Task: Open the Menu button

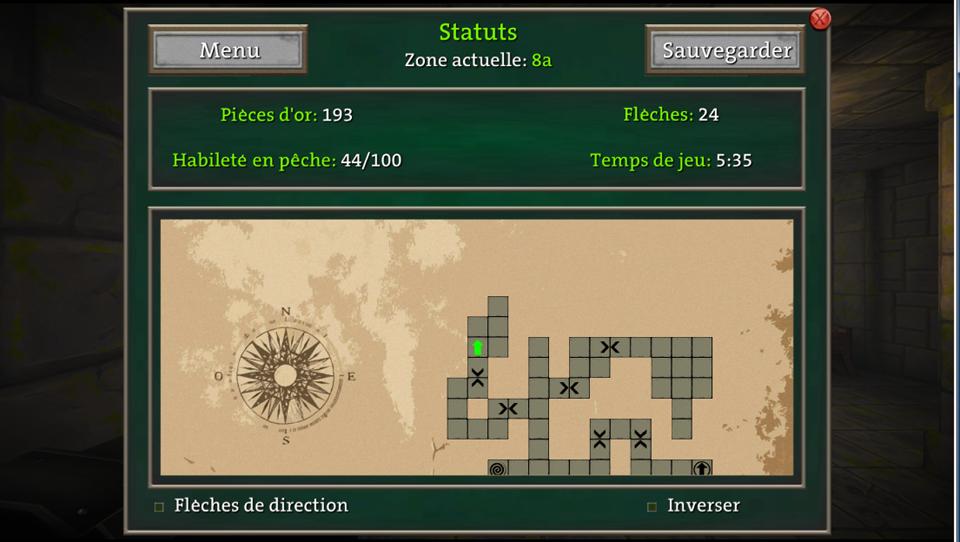Action: click(x=229, y=50)
